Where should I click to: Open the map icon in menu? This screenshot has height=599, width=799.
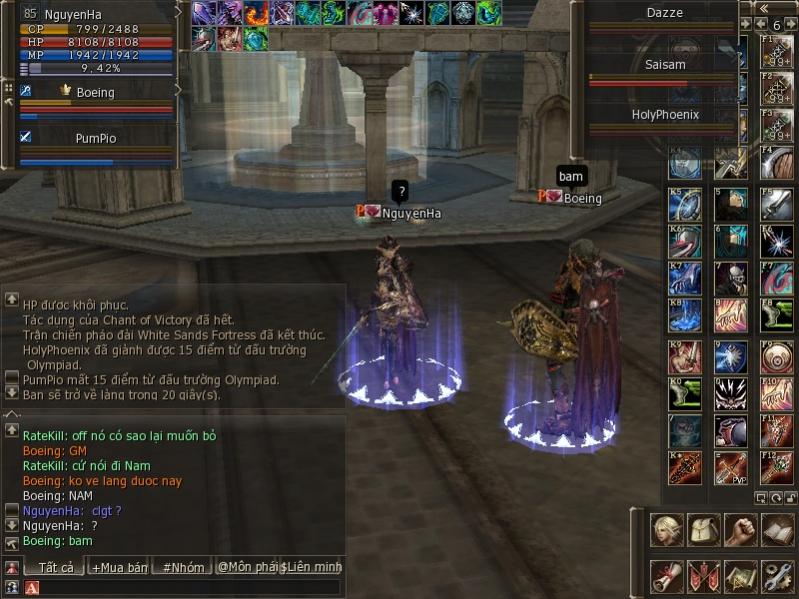click(740, 576)
